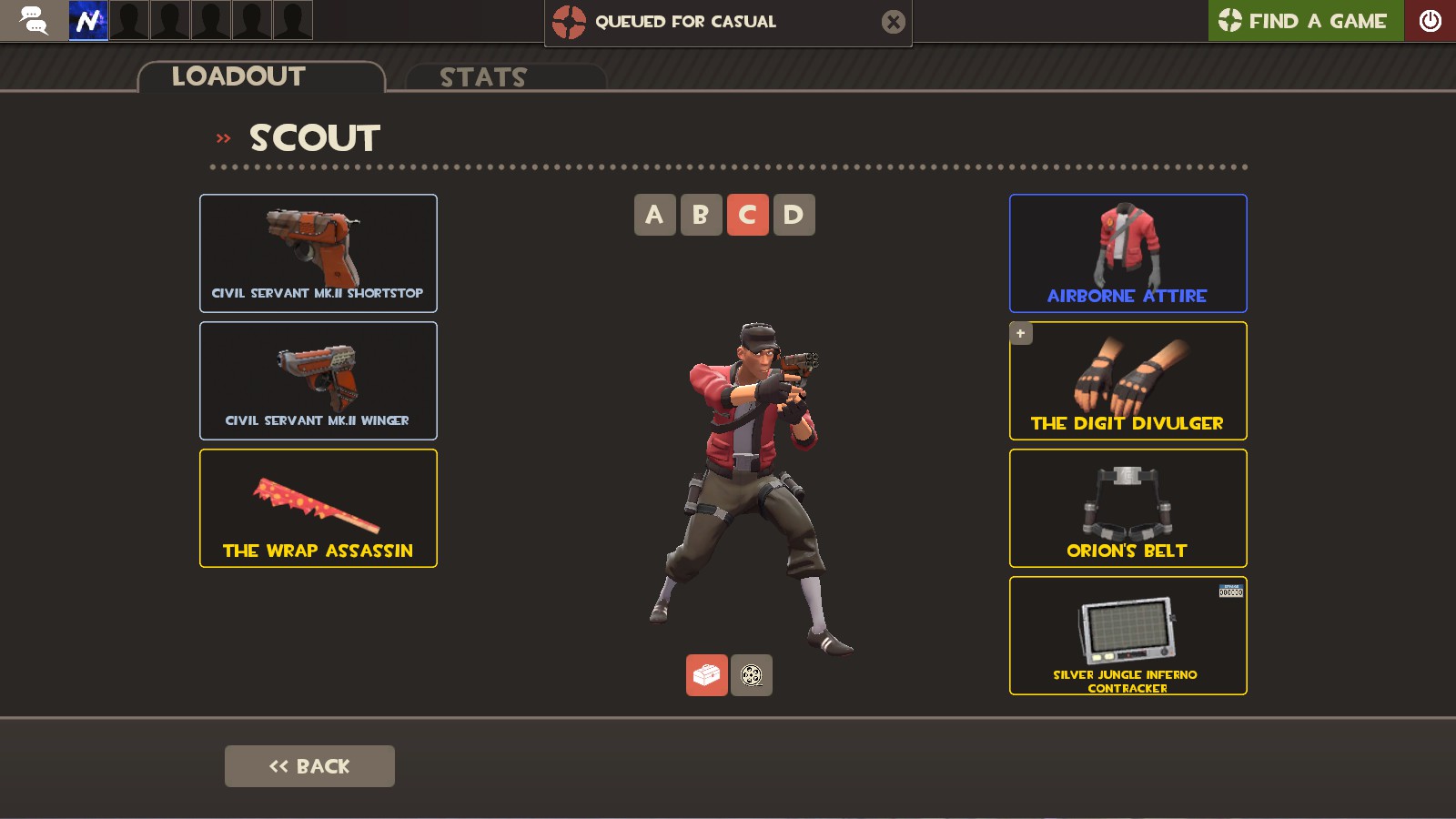1456x819 pixels.
Task: Click the BACK button
Action: click(x=309, y=765)
